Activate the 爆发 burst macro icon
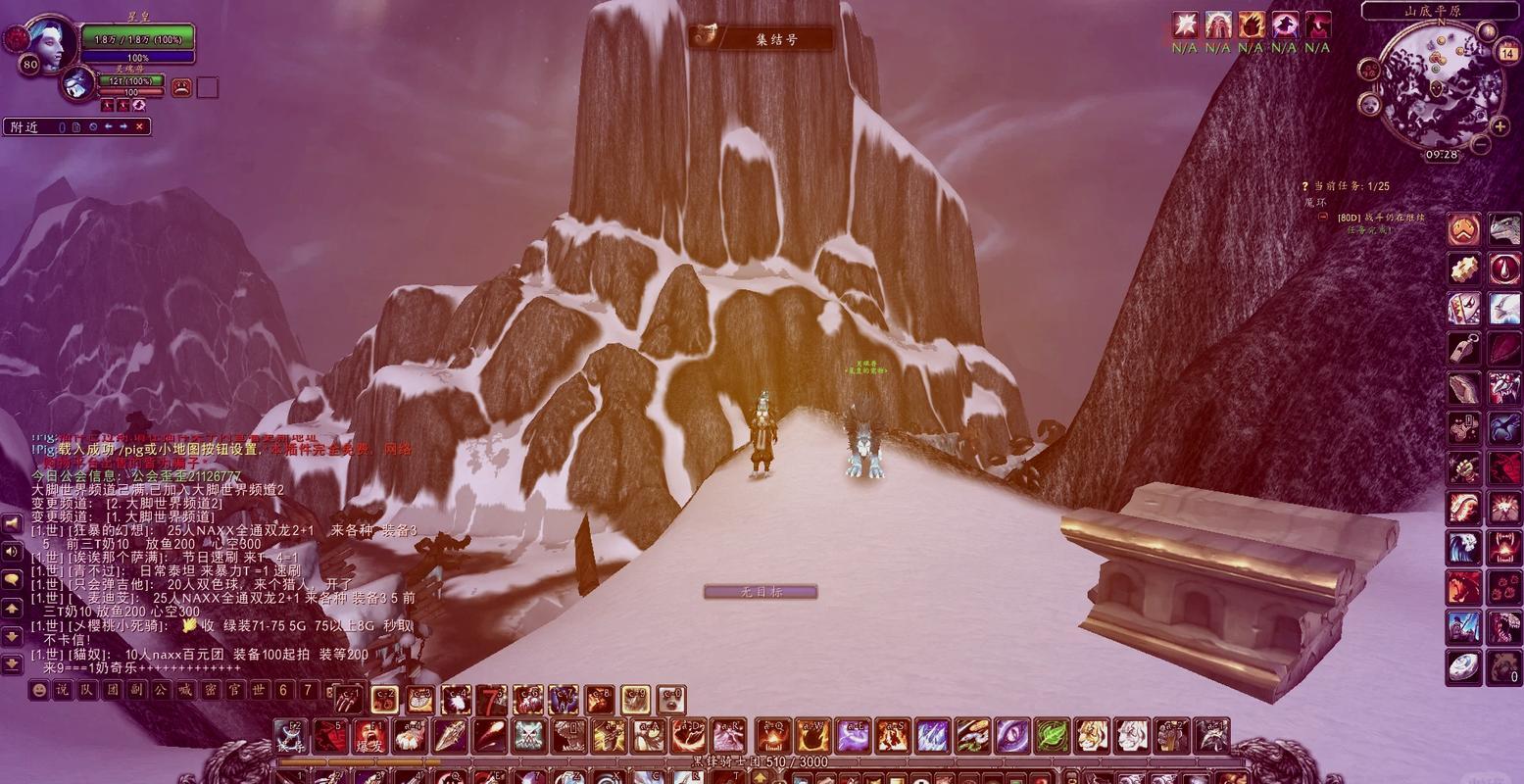Image resolution: width=1524 pixels, height=784 pixels. tap(369, 736)
